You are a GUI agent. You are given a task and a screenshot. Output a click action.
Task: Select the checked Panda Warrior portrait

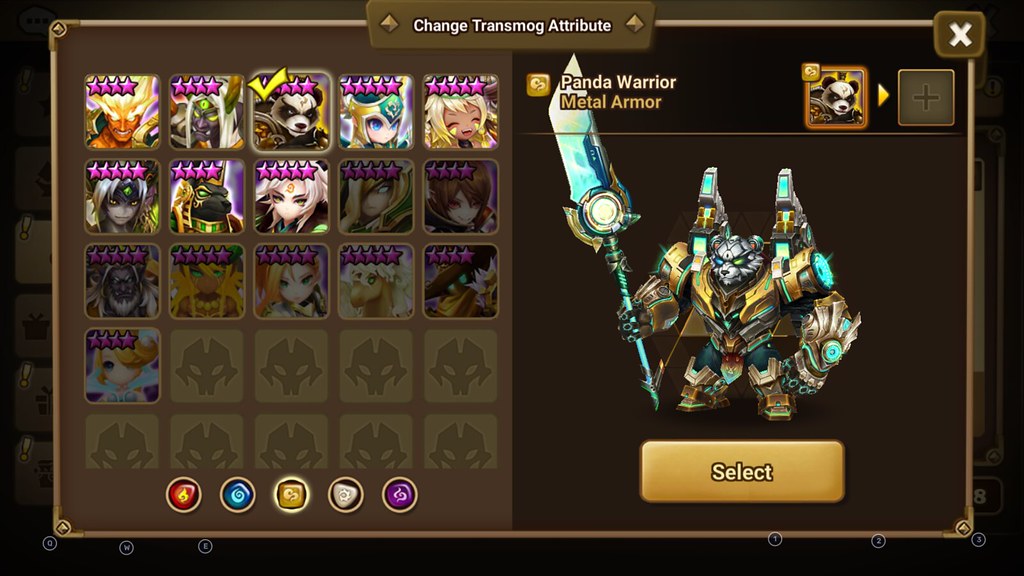pos(291,112)
